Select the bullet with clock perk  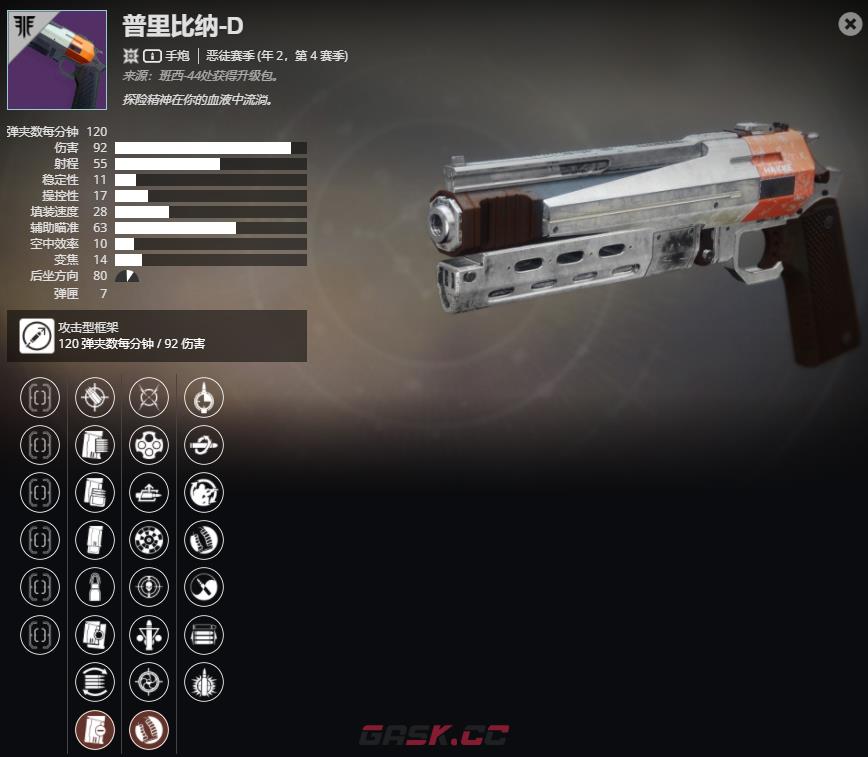(204, 397)
